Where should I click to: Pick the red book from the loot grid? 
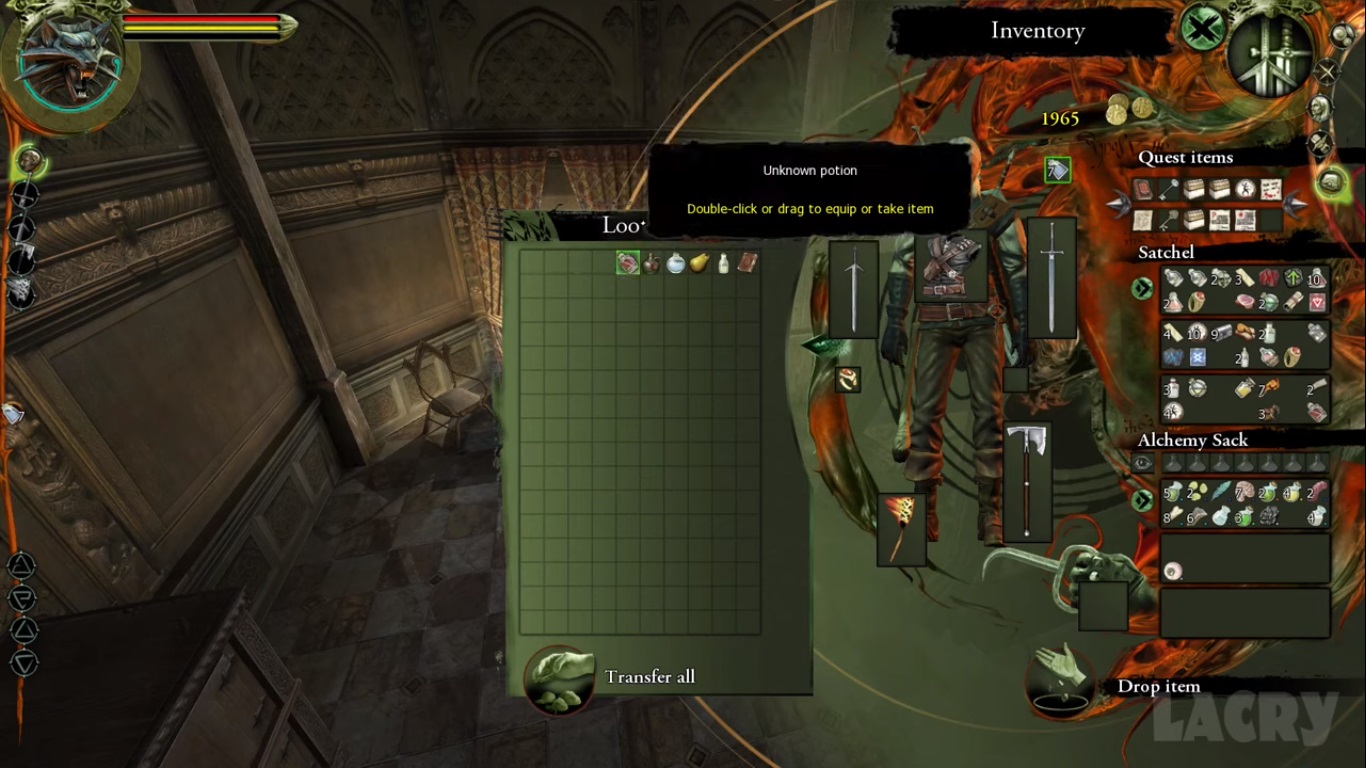pos(747,263)
